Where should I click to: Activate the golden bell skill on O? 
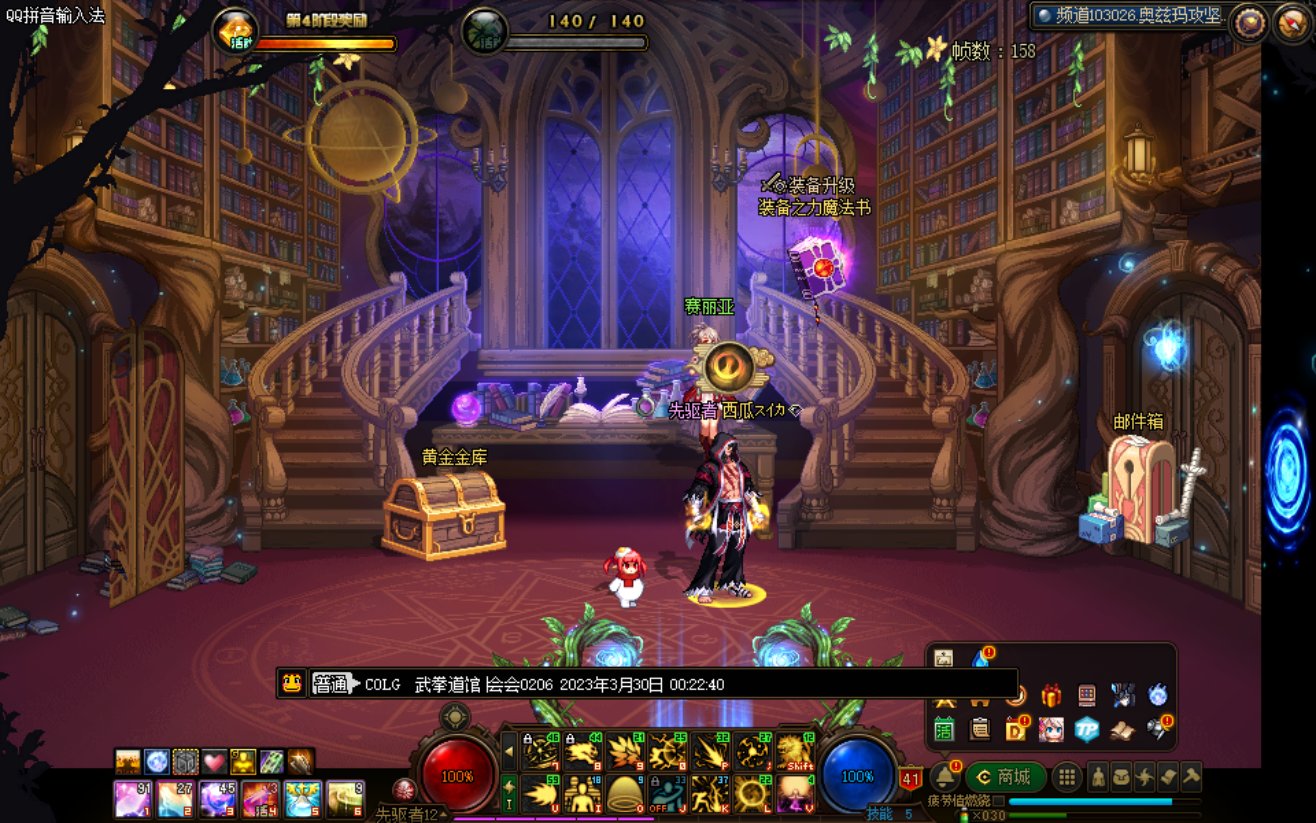coord(626,794)
